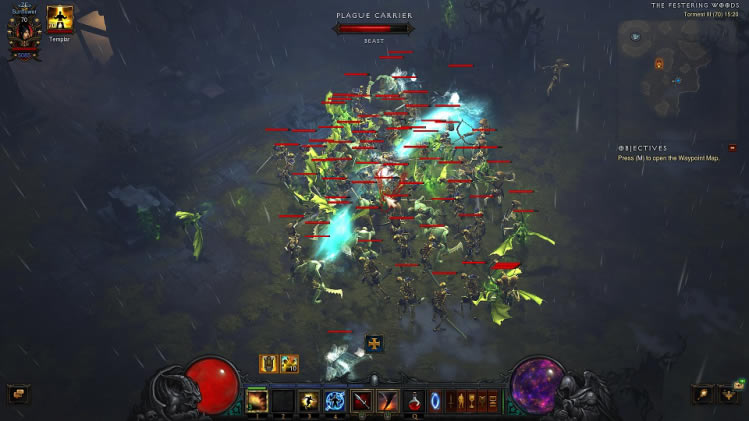Select the Templar follower portrait

click(x=60, y=19)
